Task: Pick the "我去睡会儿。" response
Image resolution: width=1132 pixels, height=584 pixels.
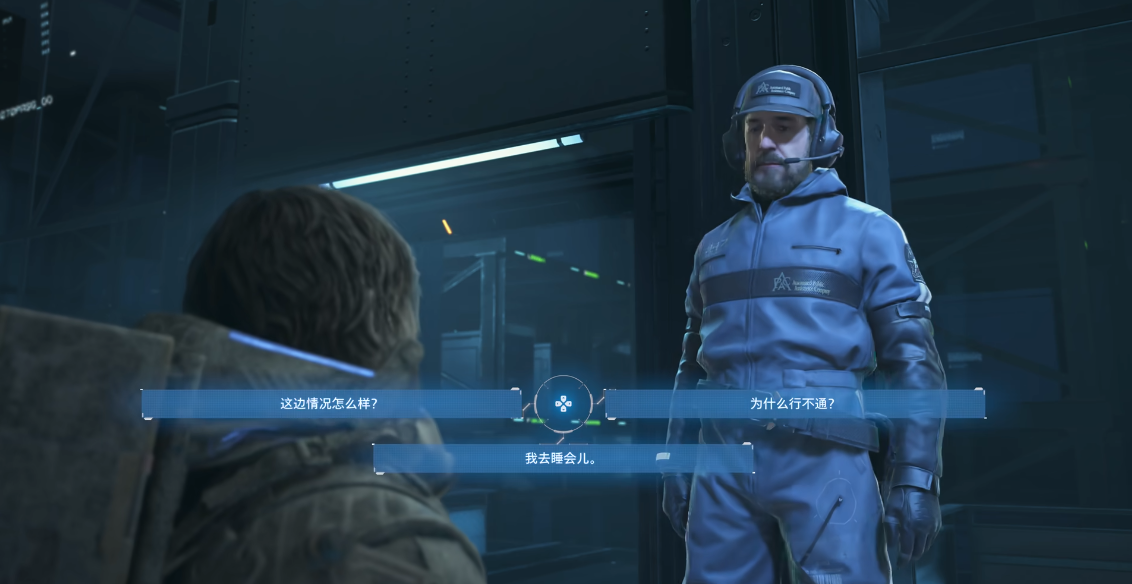Action: [561, 458]
